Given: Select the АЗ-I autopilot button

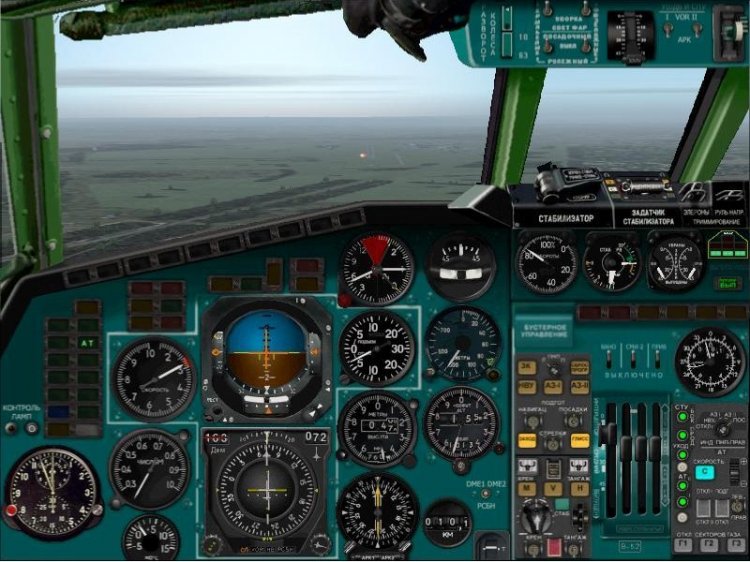Looking at the screenshot, I should click(553, 387).
